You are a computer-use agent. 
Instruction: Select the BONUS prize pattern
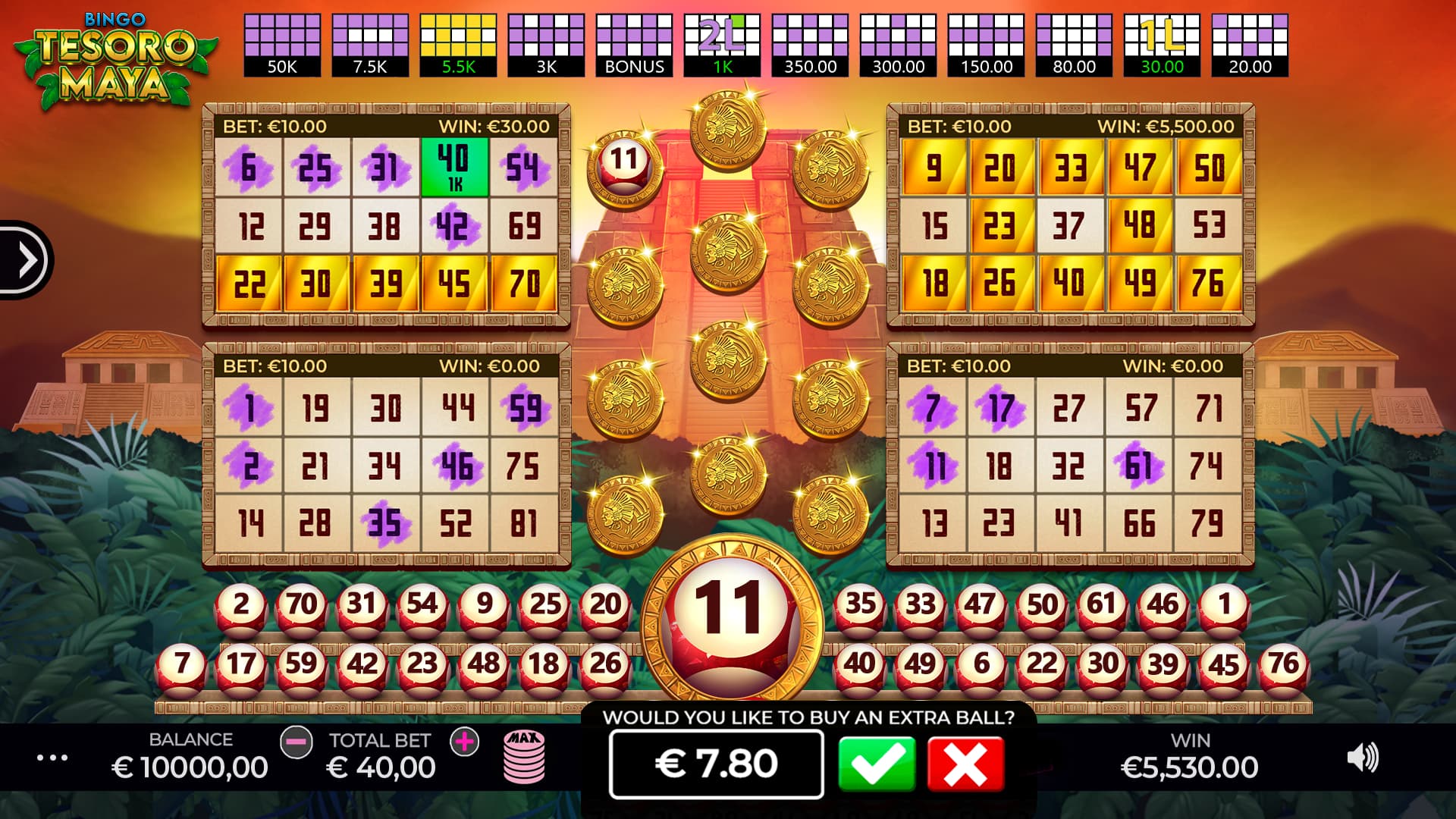point(634,42)
